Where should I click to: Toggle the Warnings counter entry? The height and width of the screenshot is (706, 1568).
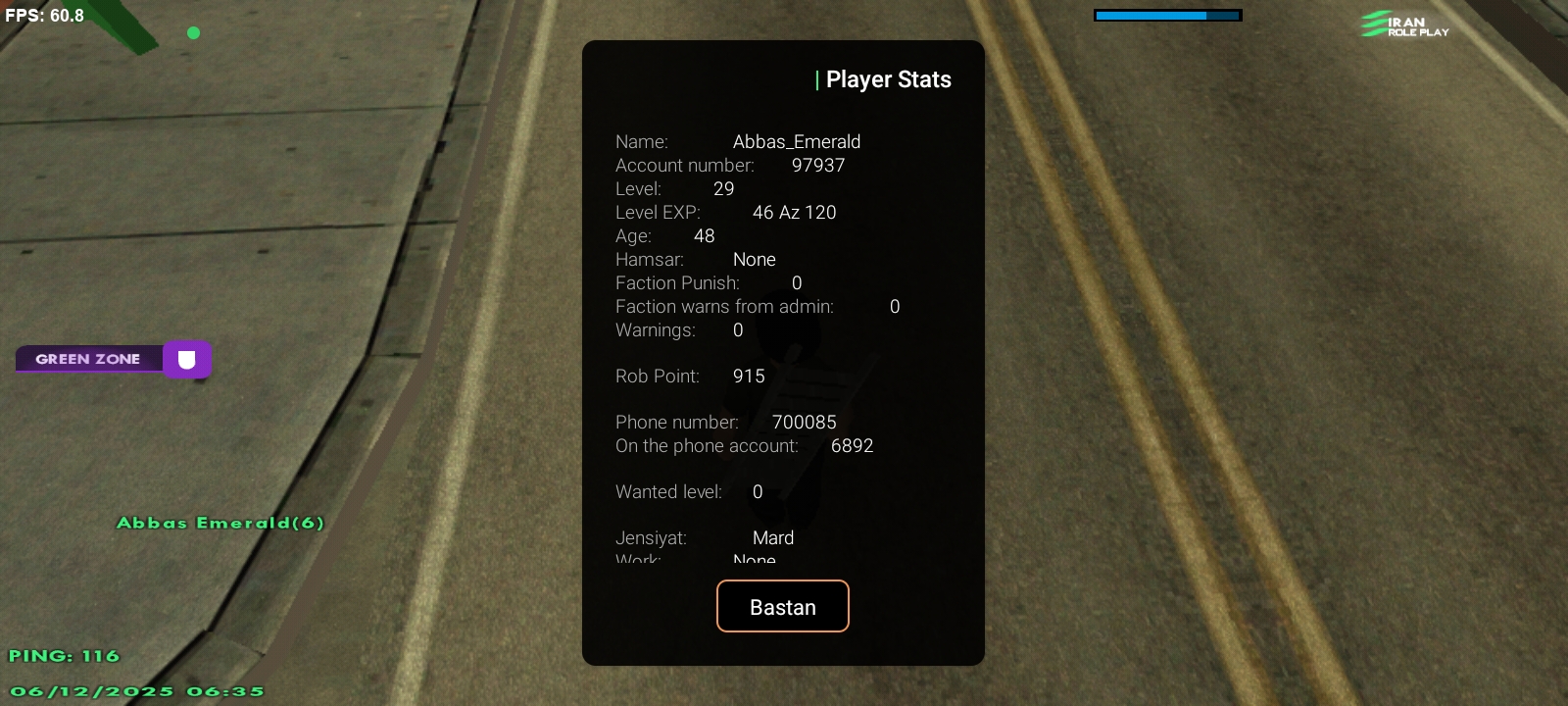pos(676,329)
